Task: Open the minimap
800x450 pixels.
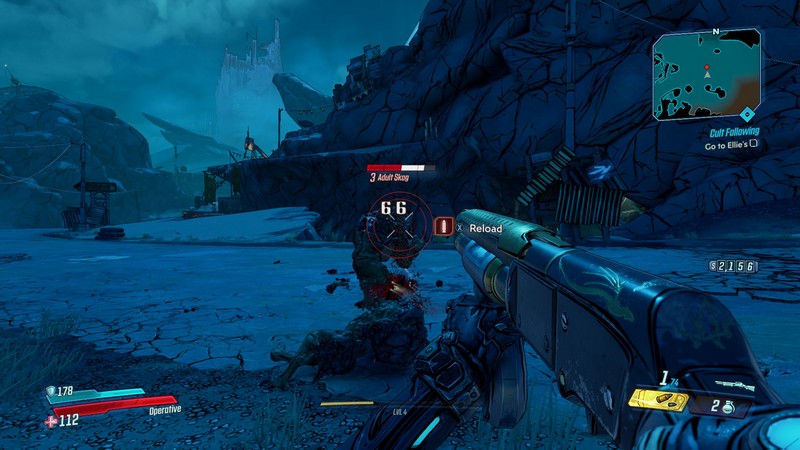Action: 707,74
